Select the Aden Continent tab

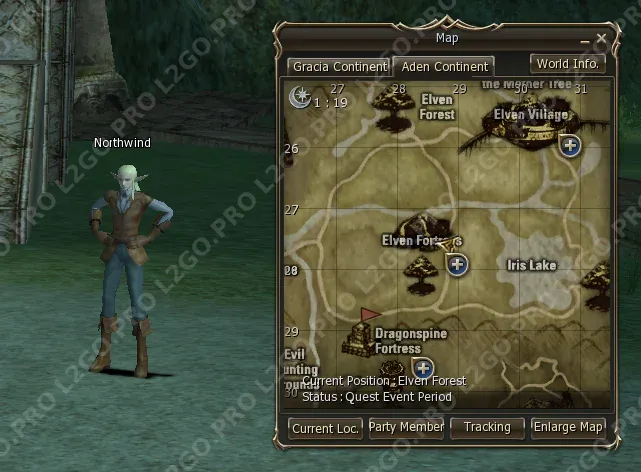click(442, 67)
